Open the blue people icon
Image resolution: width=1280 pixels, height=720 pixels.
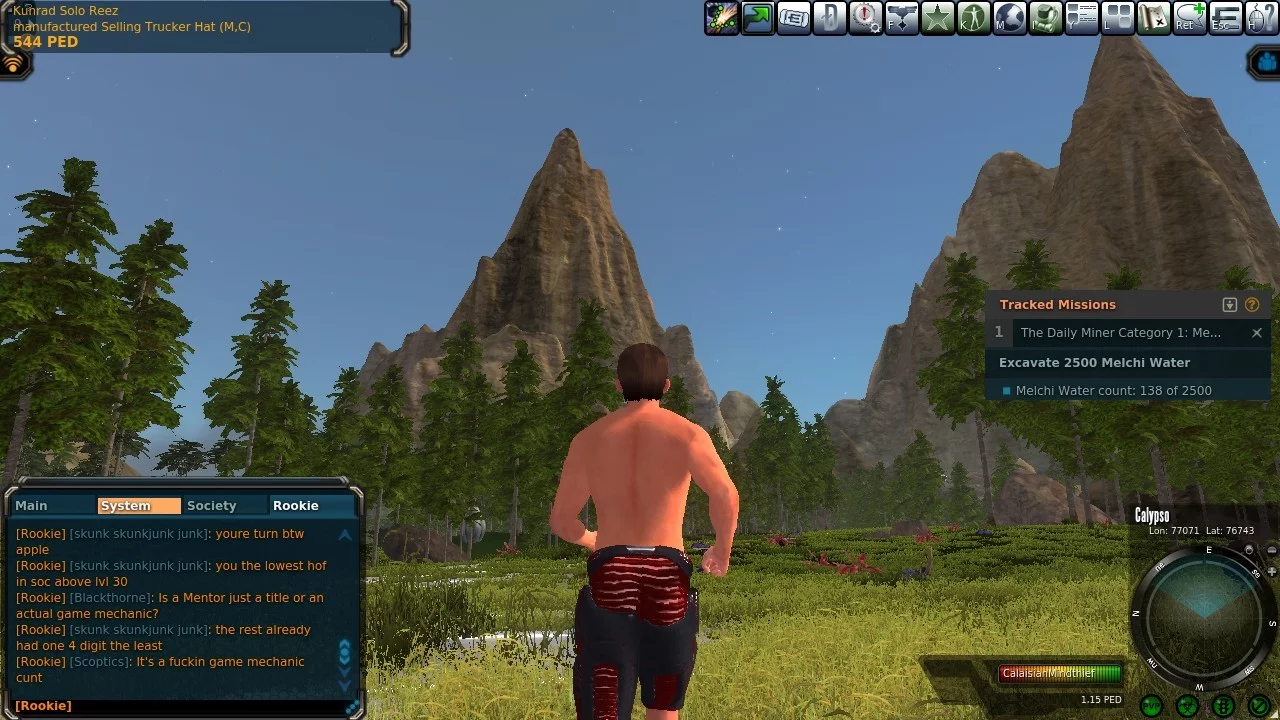[x=1267, y=63]
